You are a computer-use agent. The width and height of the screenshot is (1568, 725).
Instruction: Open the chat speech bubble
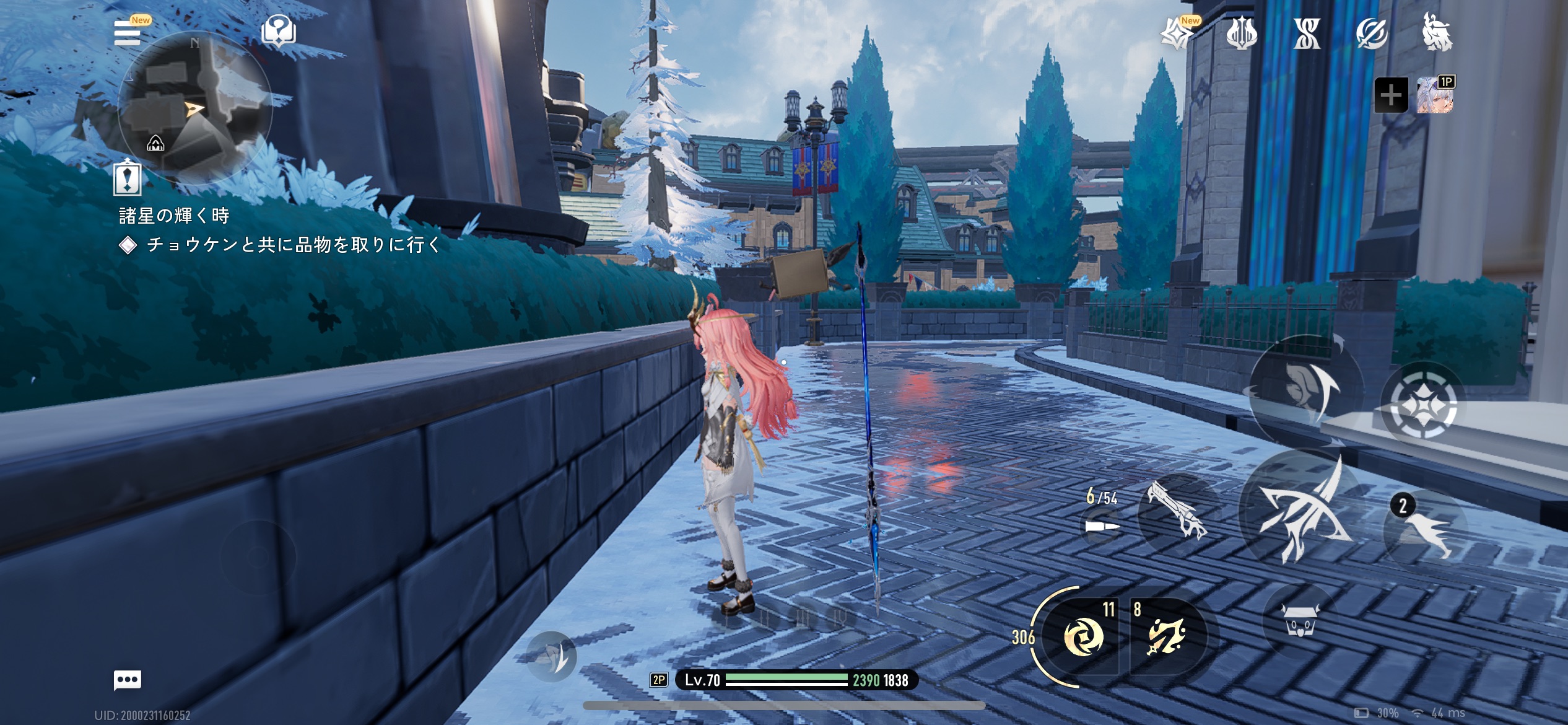(128, 680)
